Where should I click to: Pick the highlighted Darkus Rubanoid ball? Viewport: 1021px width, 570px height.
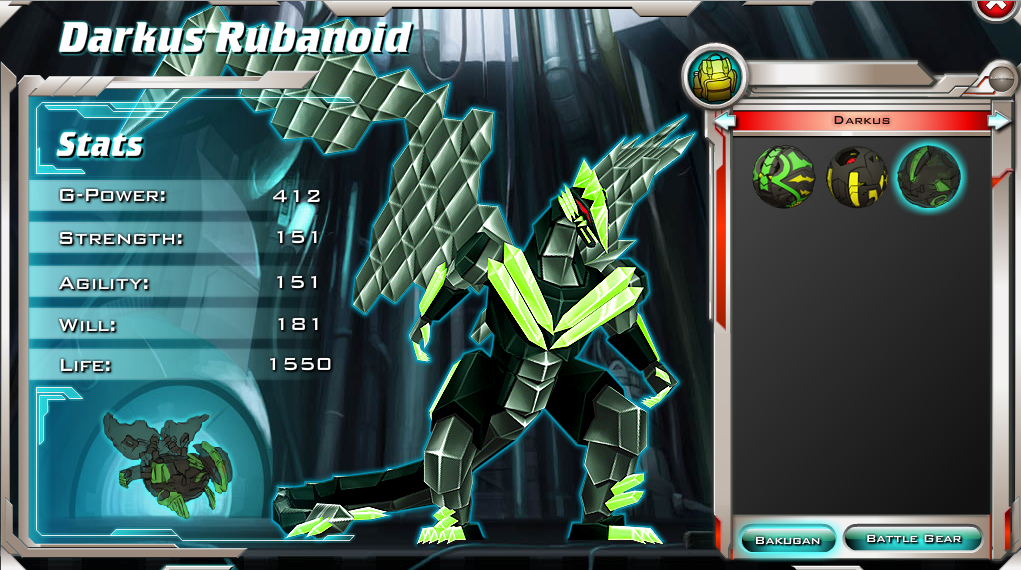coord(929,177)
